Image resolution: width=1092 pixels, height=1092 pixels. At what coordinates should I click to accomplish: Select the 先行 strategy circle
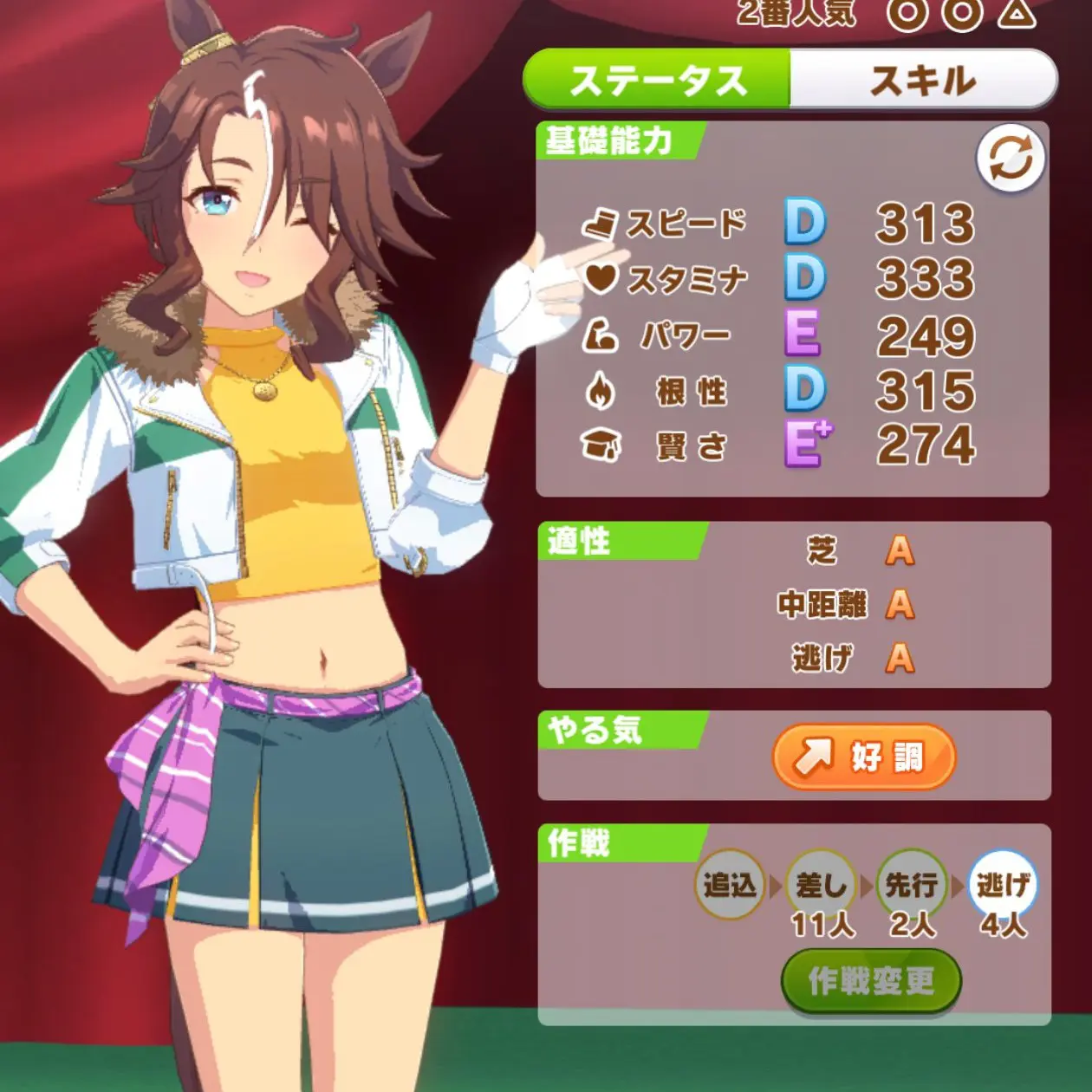[x=912, y=885]
